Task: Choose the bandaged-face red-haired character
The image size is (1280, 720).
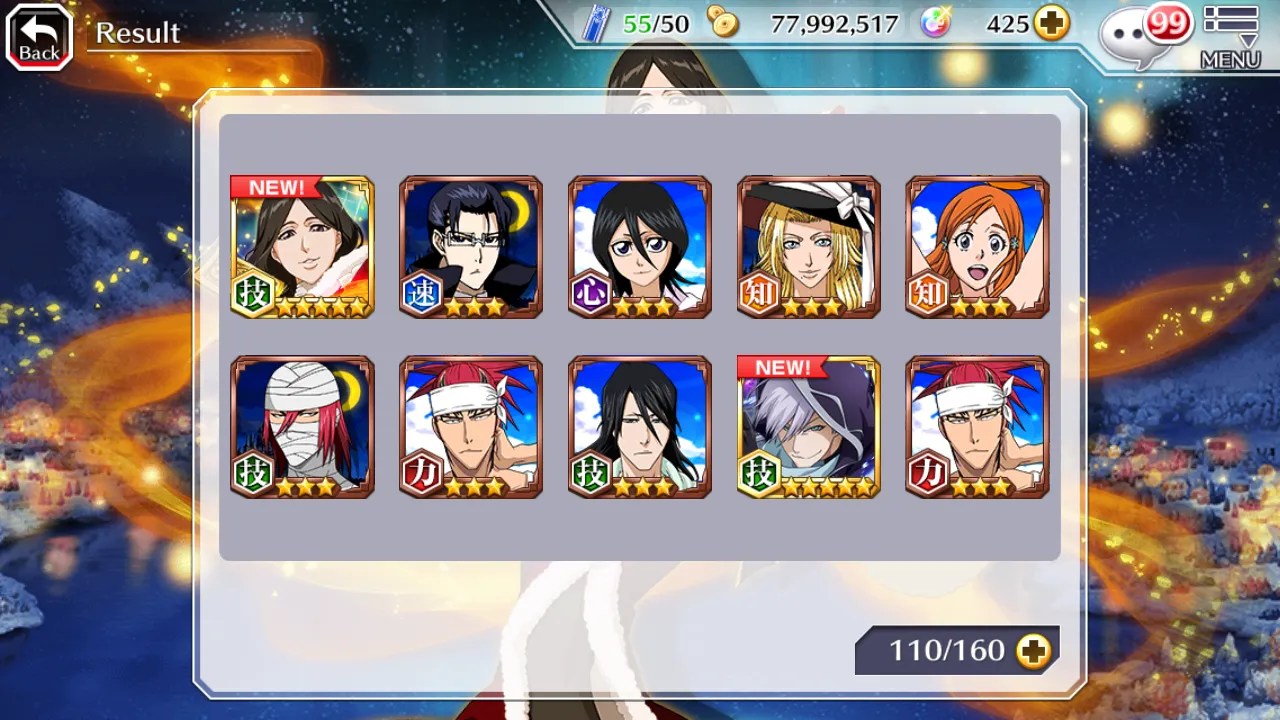Action: pyautogui.click(x=302, y=427)
